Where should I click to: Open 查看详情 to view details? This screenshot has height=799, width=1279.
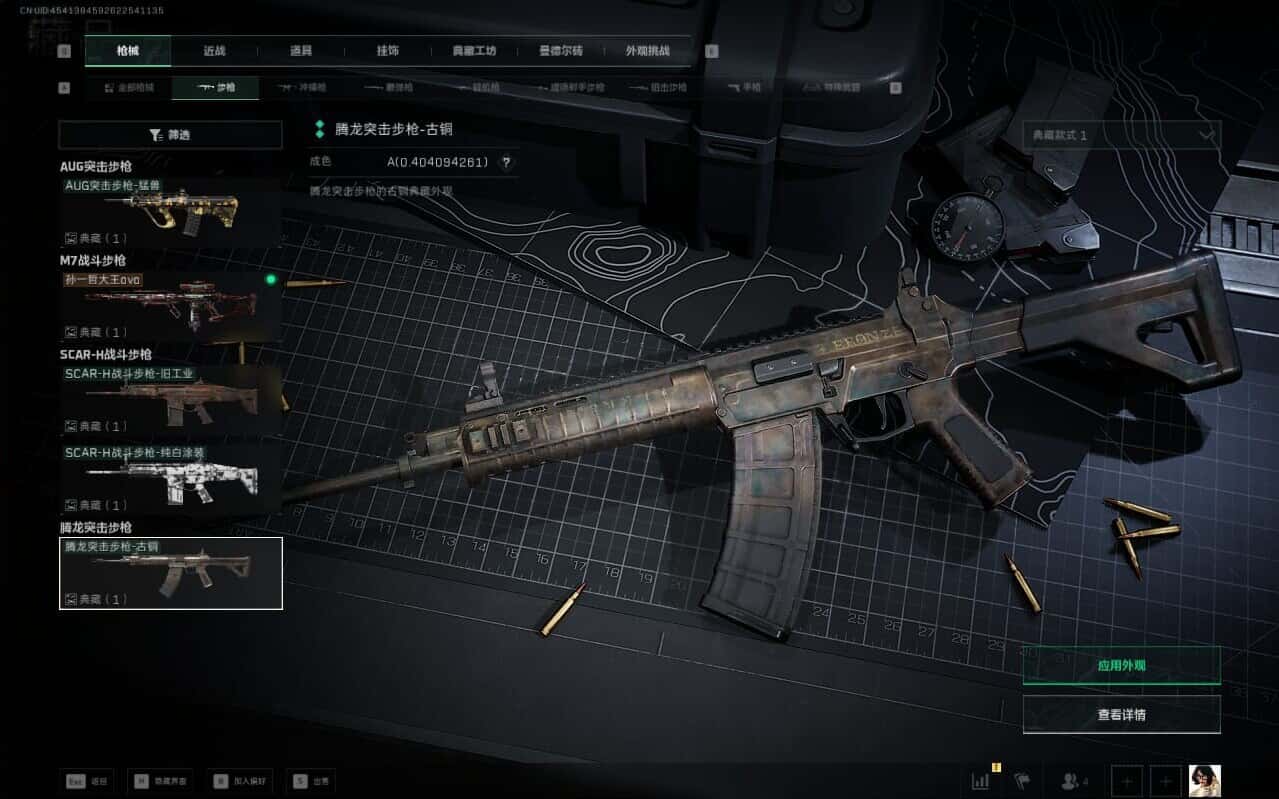(1121, 715)
